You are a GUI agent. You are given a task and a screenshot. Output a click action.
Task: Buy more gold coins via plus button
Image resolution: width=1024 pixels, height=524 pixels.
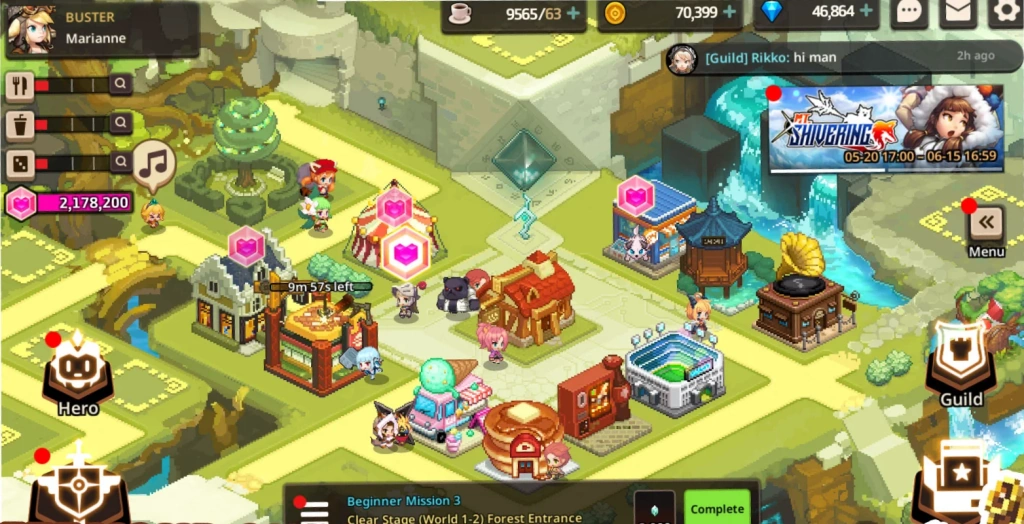pos(730,13)
